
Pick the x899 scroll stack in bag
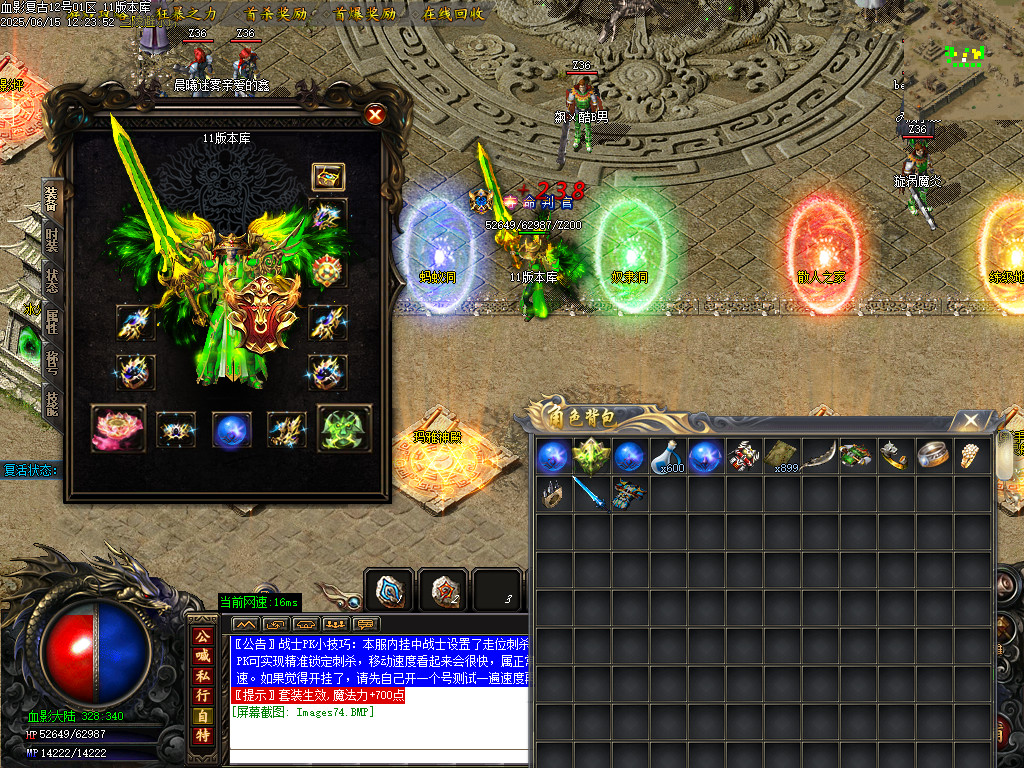click(782, 456)
